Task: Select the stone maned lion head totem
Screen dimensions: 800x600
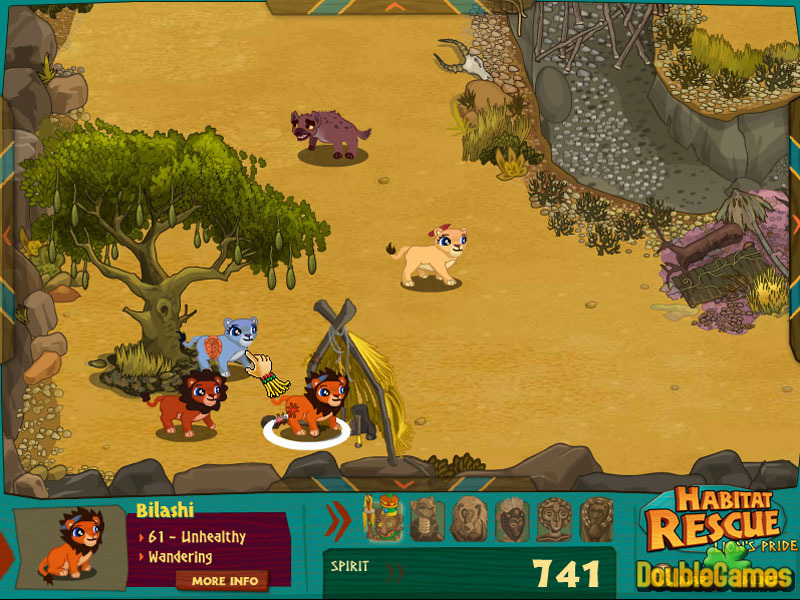Action: click(468, 519)
